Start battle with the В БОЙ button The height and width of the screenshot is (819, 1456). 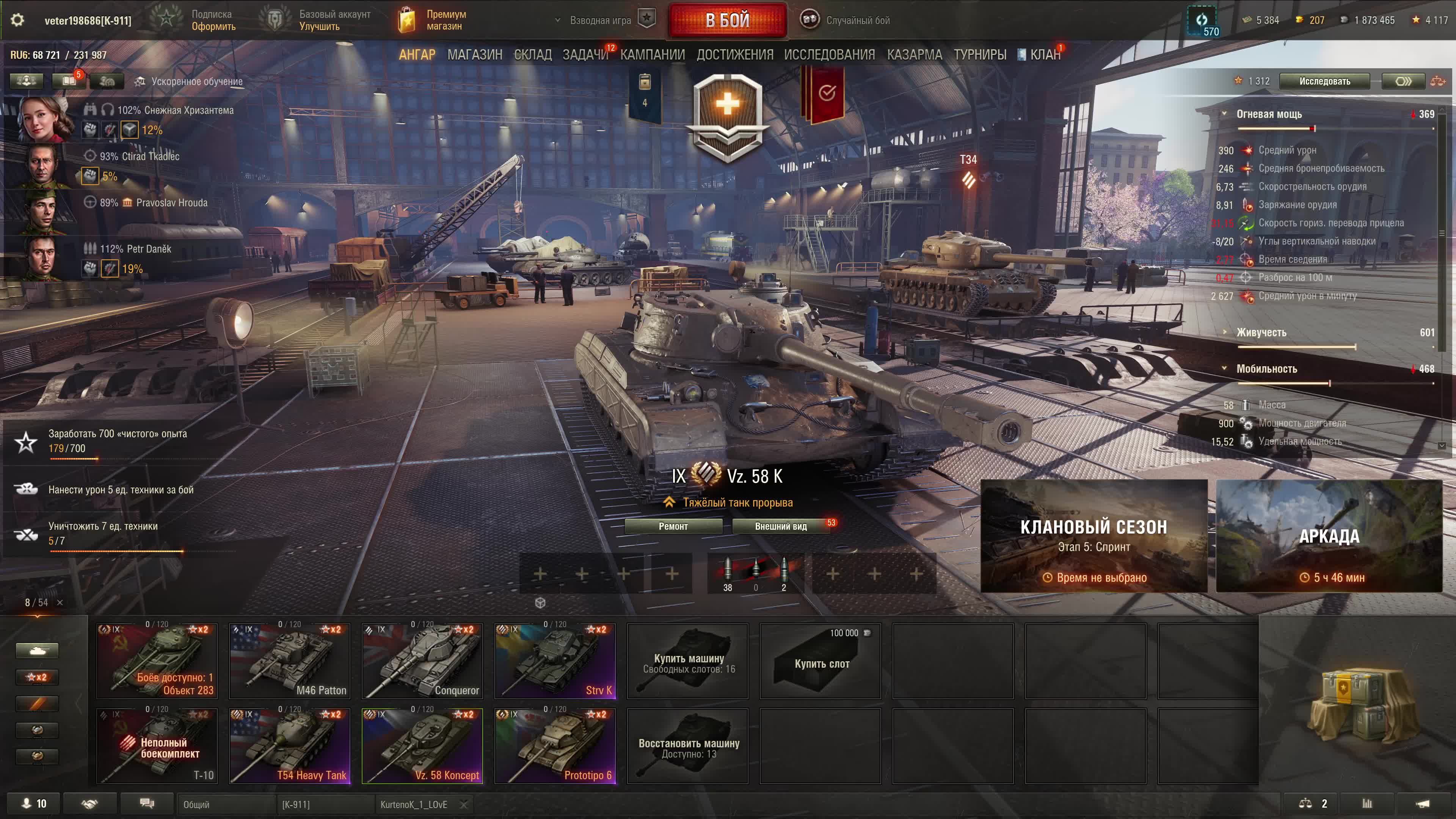coord(728,20)
